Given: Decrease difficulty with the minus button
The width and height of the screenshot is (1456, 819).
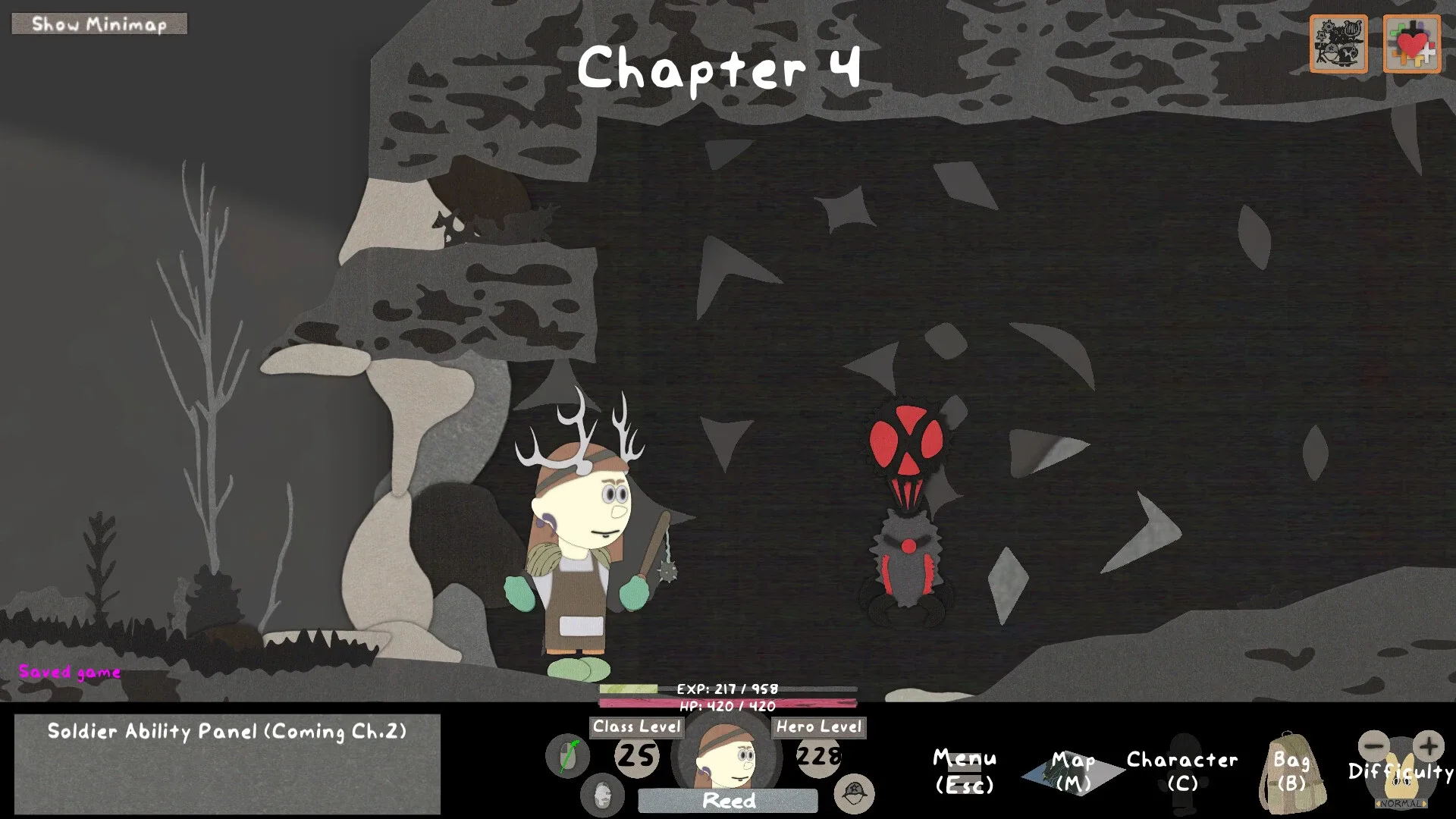Looking at the screenshot, I should click(1373, 745).
